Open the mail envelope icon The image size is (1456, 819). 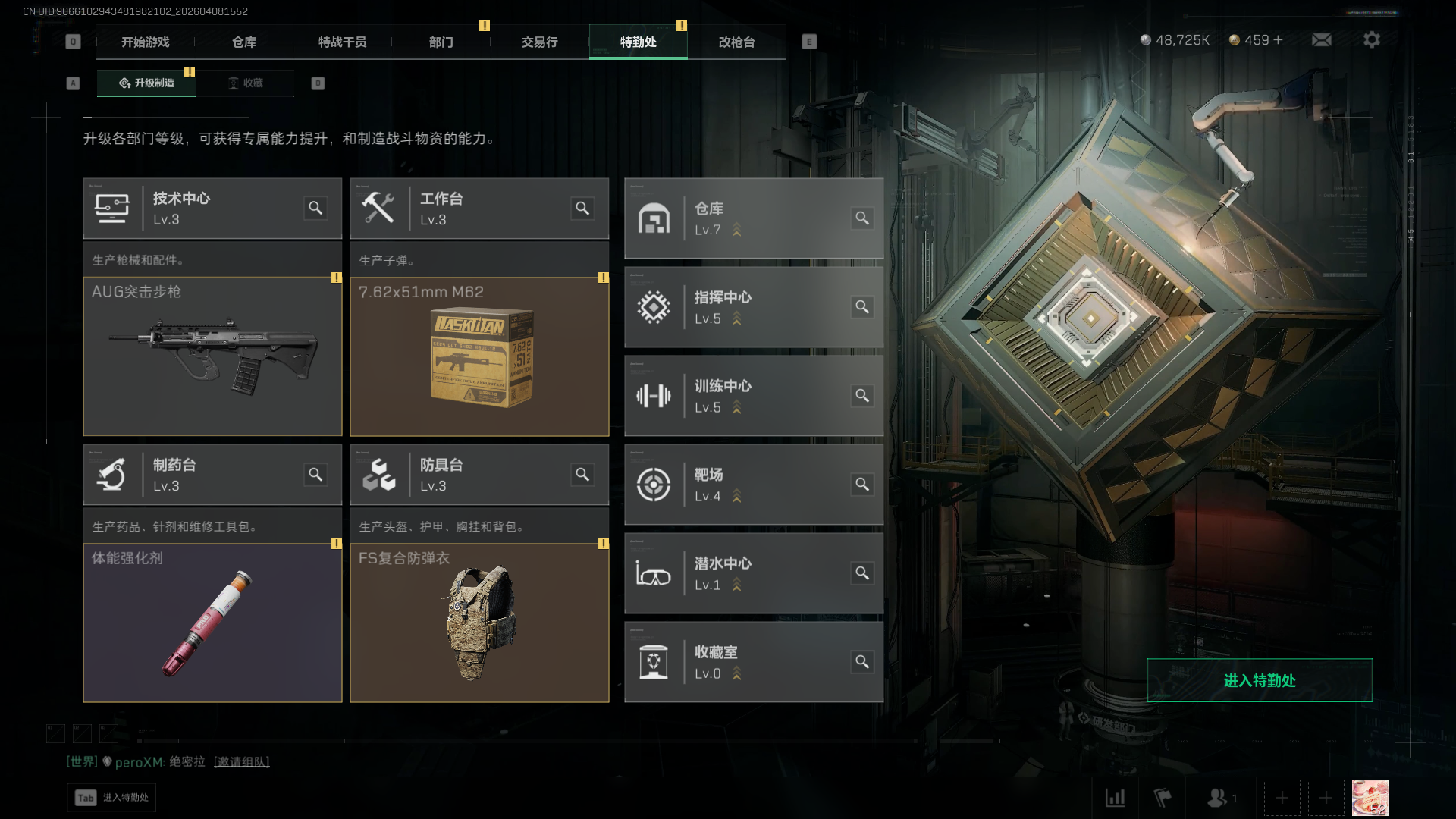[1321, 39]
